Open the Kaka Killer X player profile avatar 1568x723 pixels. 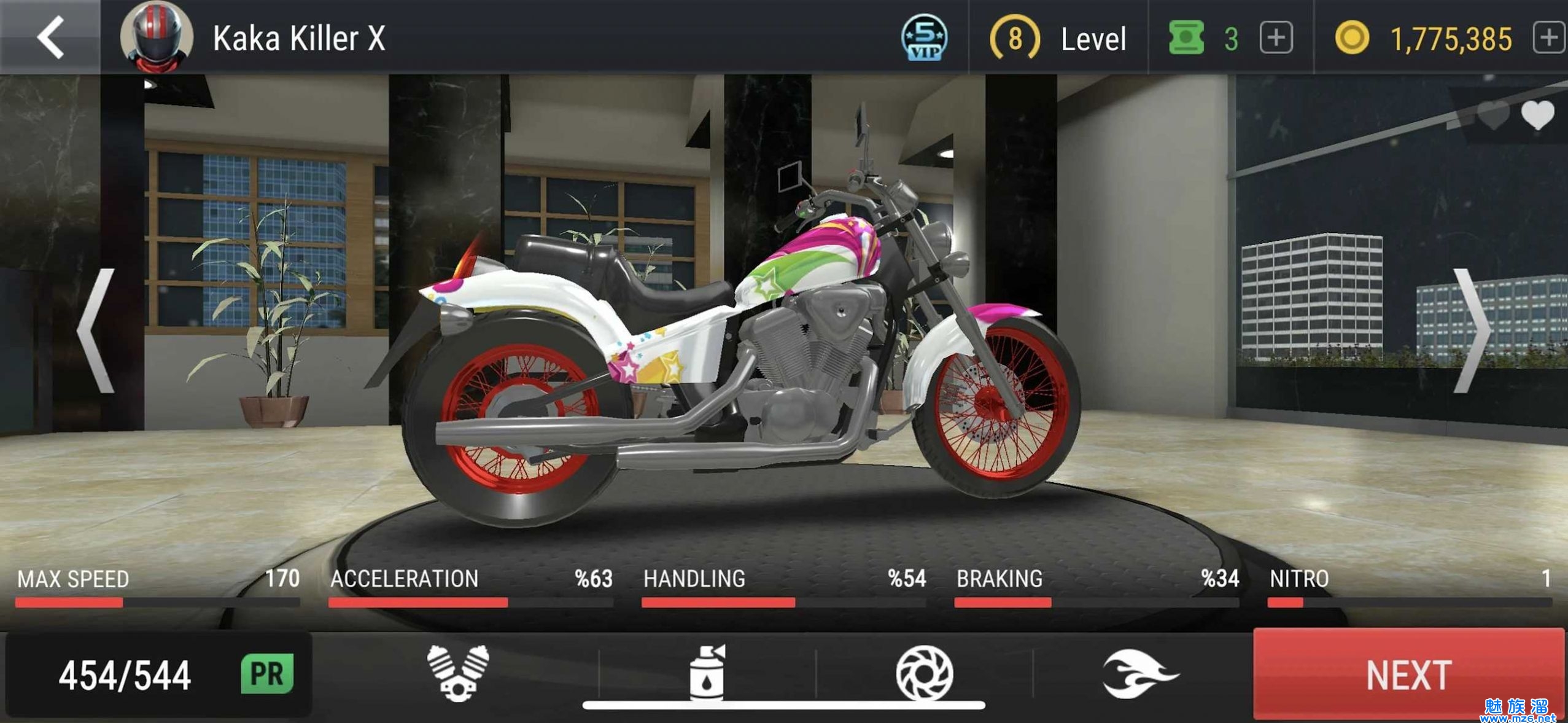[156, 38]
